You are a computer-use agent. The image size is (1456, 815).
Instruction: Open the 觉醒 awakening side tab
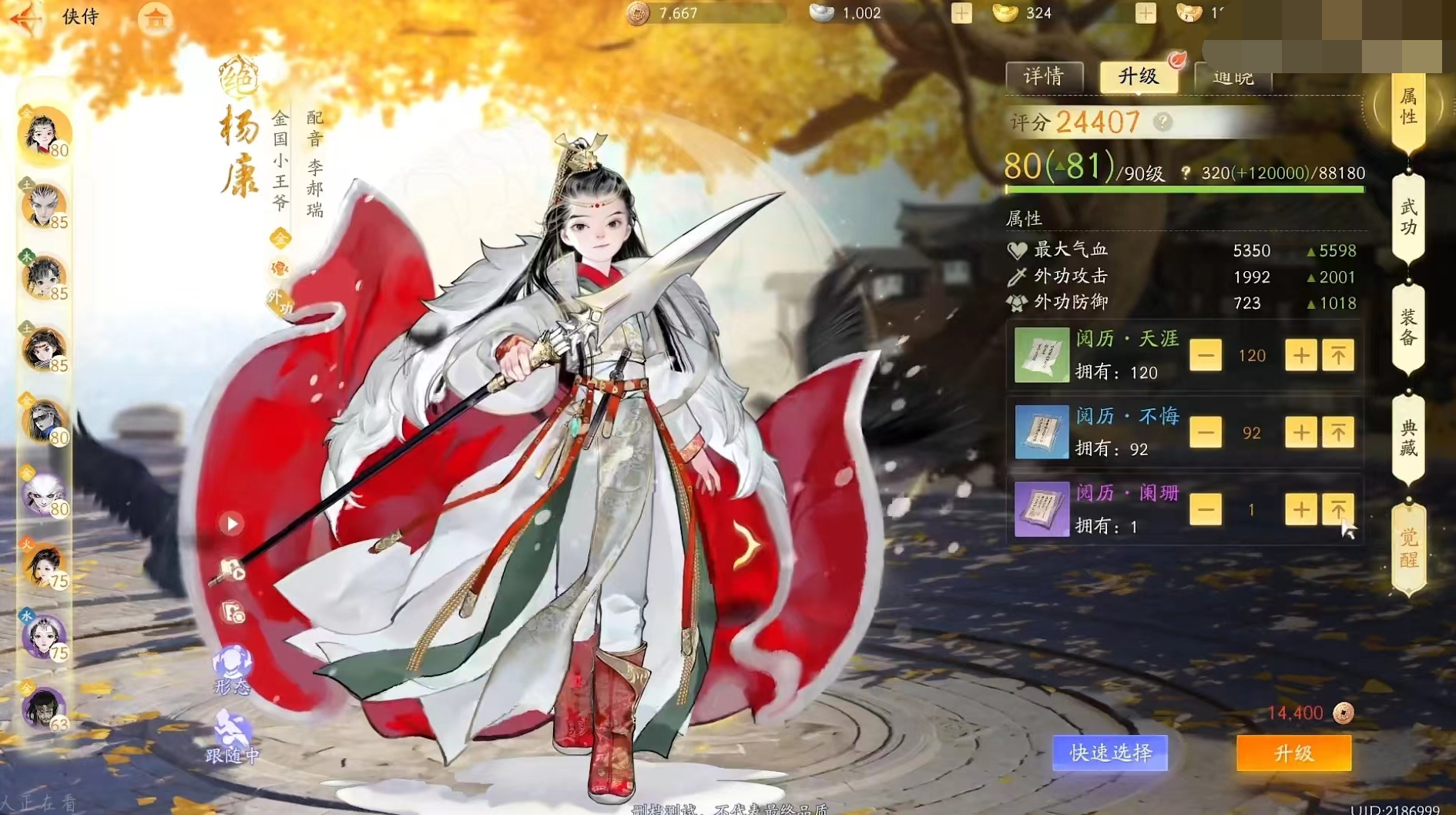1408,548
